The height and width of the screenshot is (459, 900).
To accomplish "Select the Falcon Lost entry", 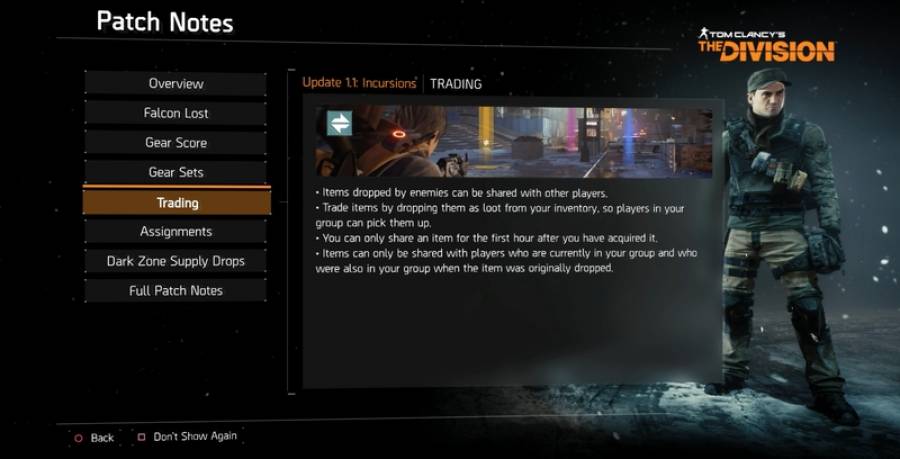I will (x=176, y=113).
